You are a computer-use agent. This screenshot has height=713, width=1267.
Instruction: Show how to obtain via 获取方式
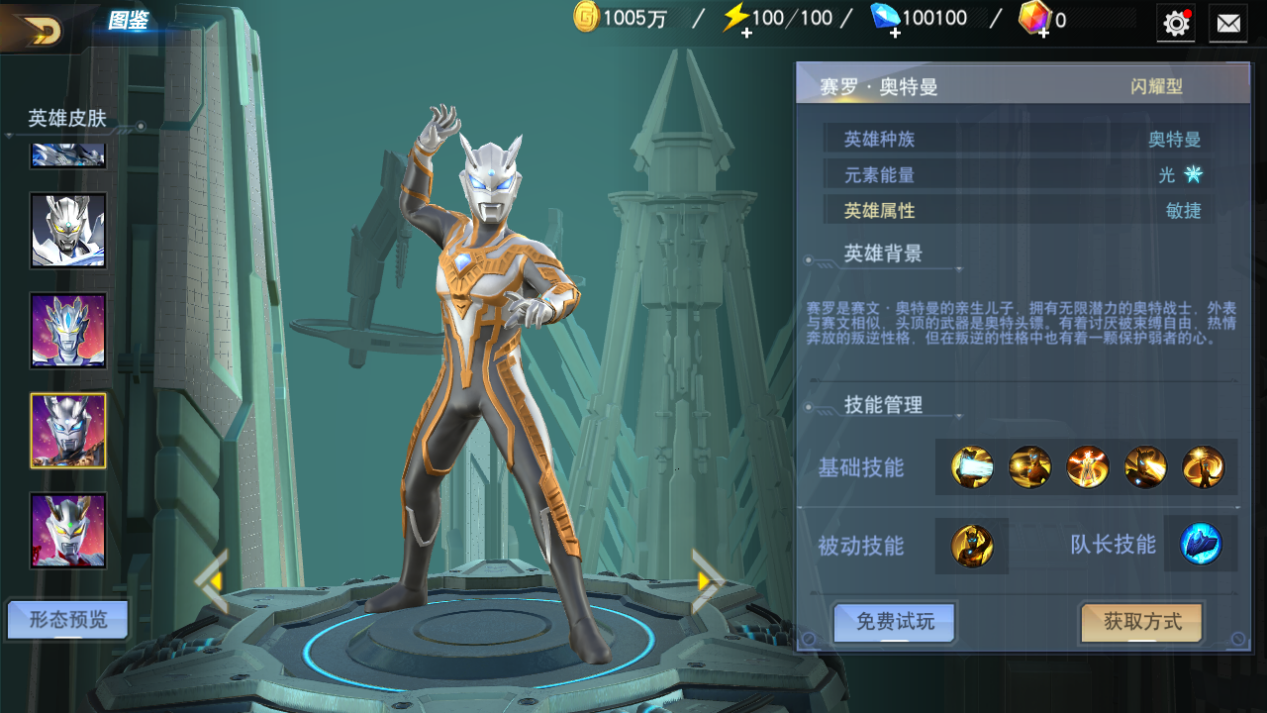pyautogui.click(x=1141, y=622)
